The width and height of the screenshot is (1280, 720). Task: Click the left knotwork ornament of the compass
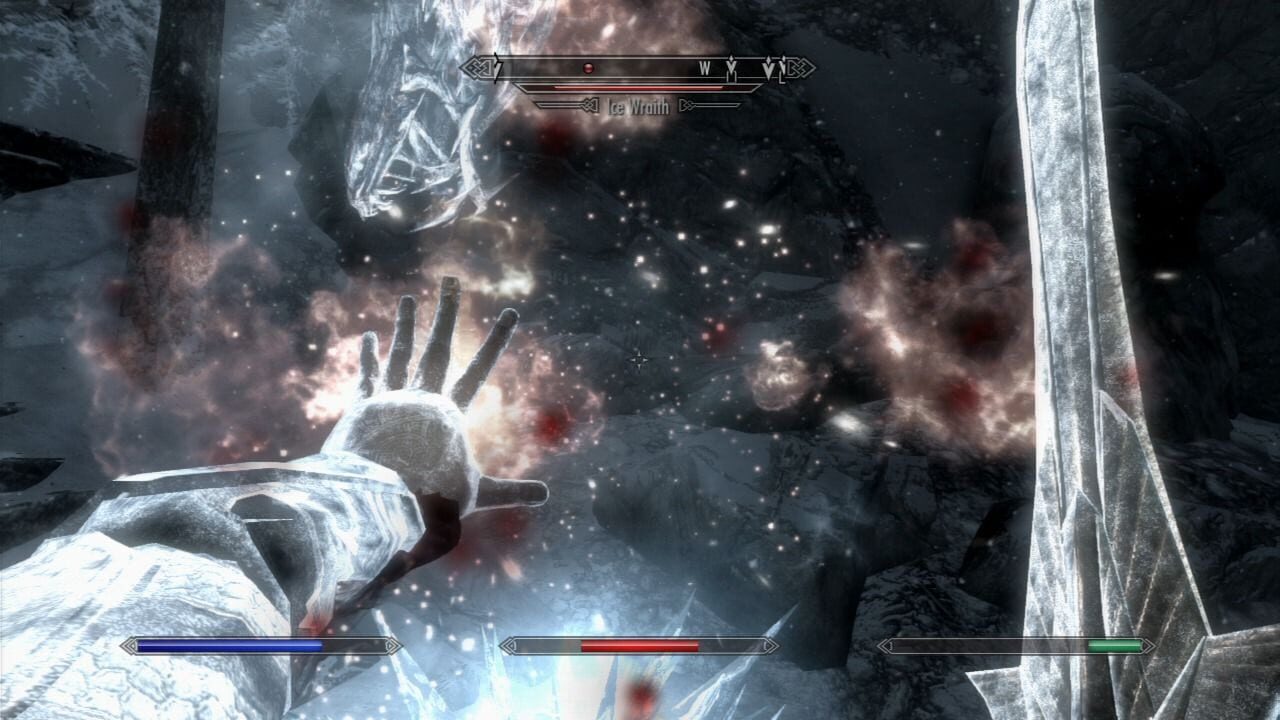(478, 66)
